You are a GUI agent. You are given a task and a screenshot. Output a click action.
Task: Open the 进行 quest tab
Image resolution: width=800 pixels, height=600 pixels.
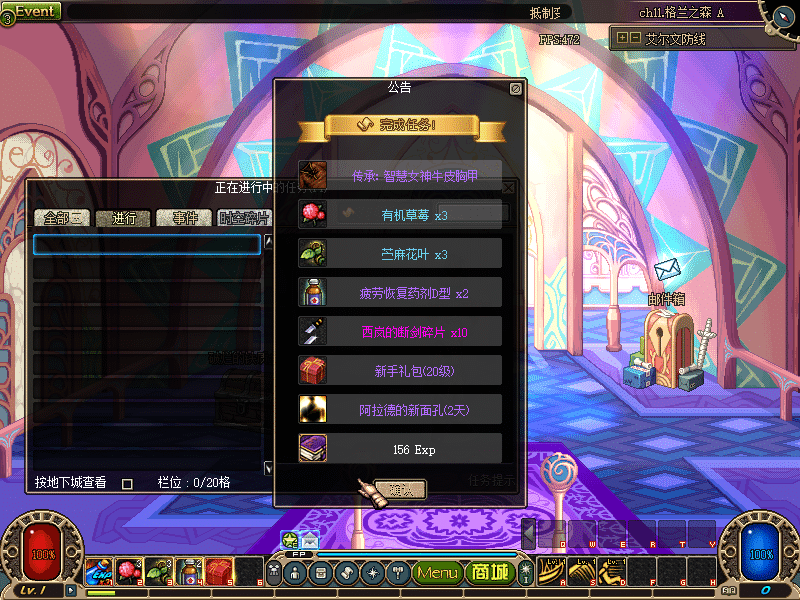[x=123, y=219]
